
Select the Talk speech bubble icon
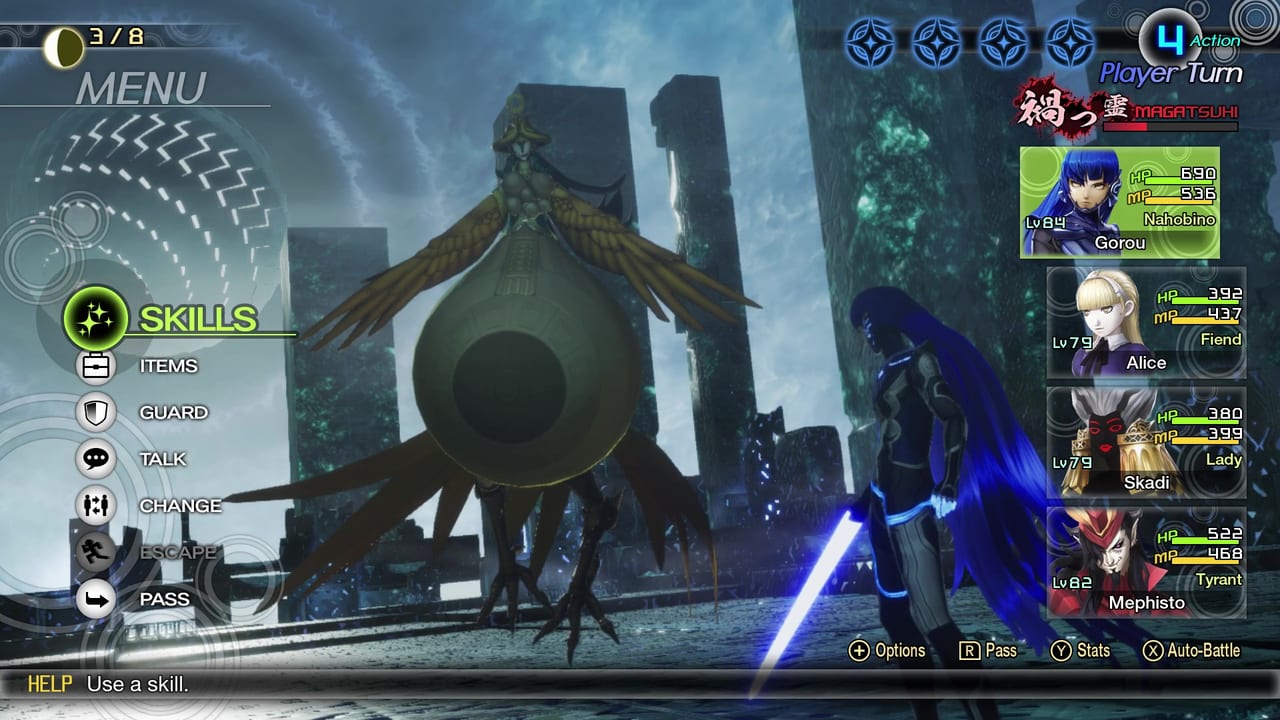coord(97,459)
